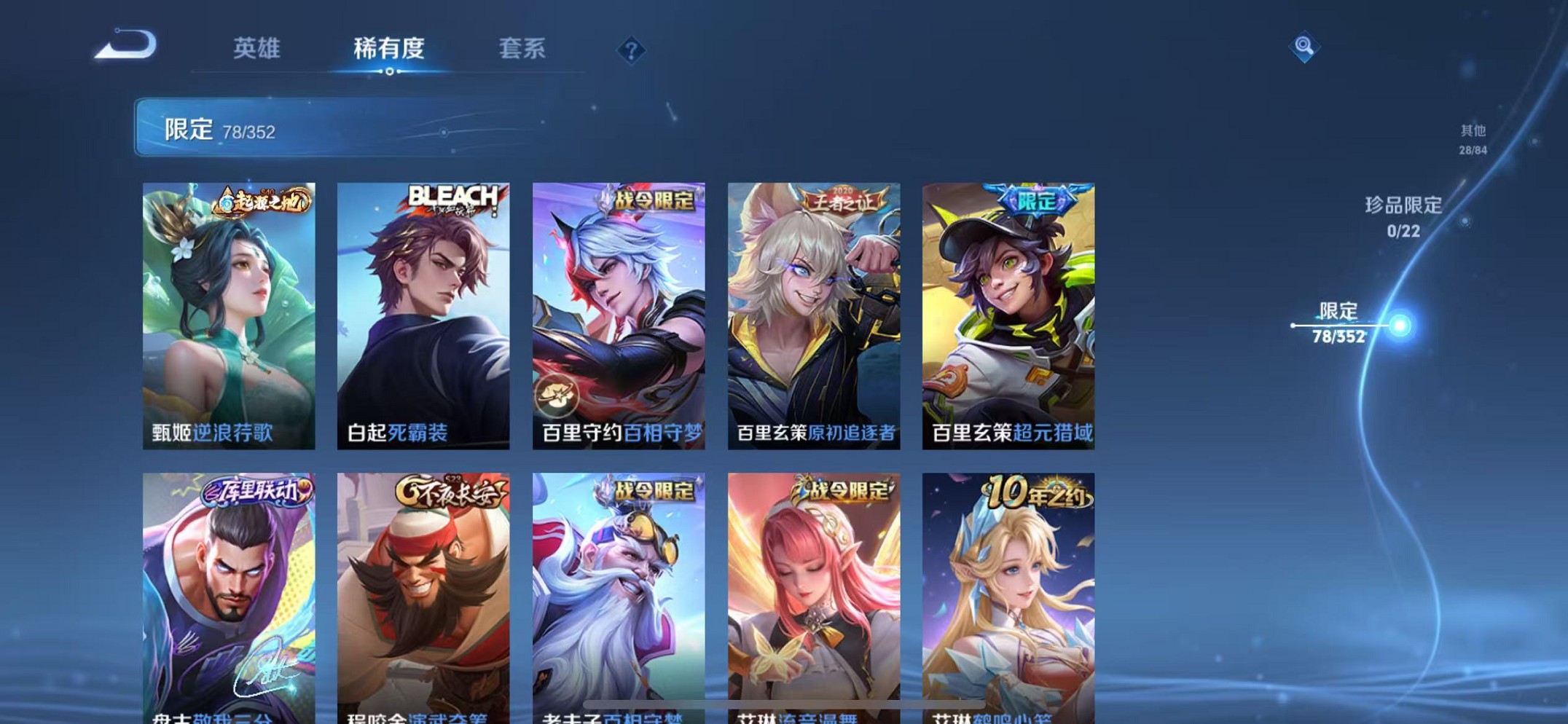Switch to the 英雄 tab
The image size is (1568, 724).
click(x=256, y=48)
